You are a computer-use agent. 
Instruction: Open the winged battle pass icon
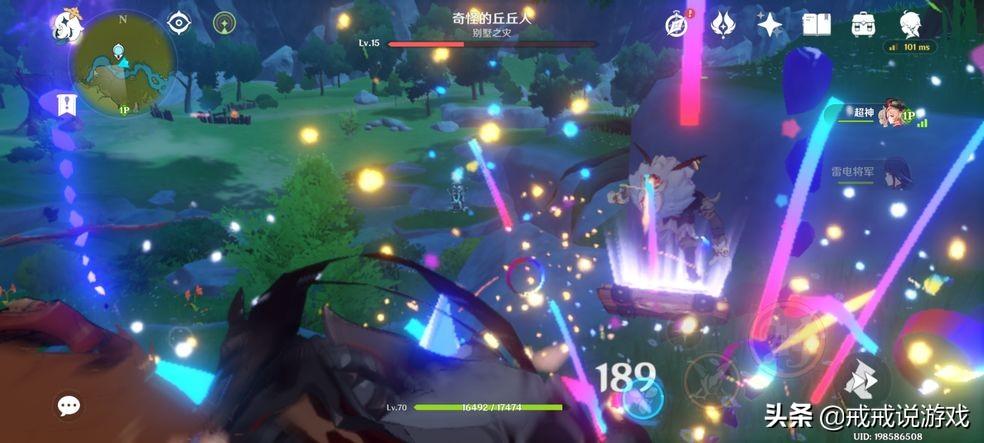723,25
